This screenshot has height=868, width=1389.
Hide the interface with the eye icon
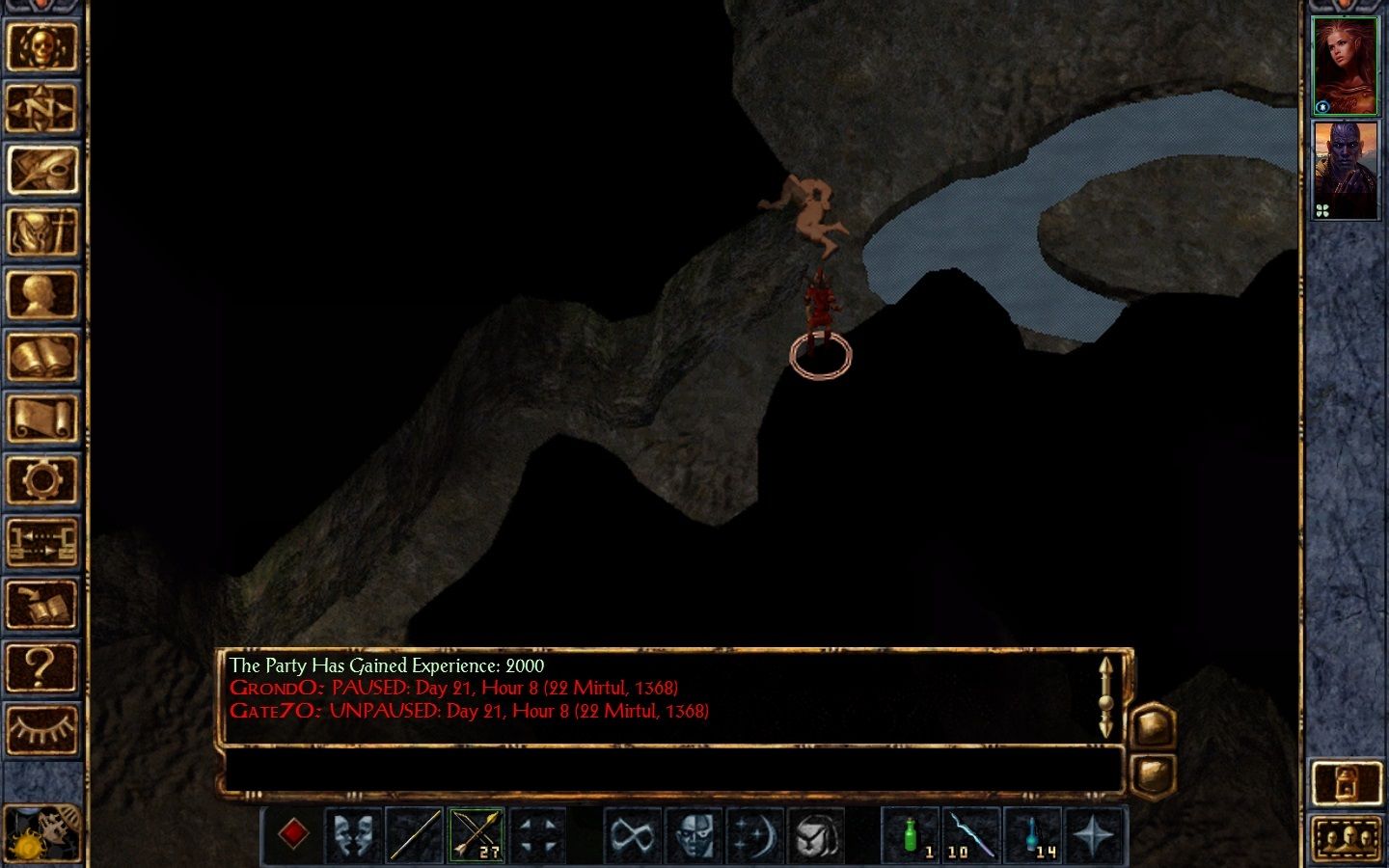pyautogui.click(x=42, y=728)
